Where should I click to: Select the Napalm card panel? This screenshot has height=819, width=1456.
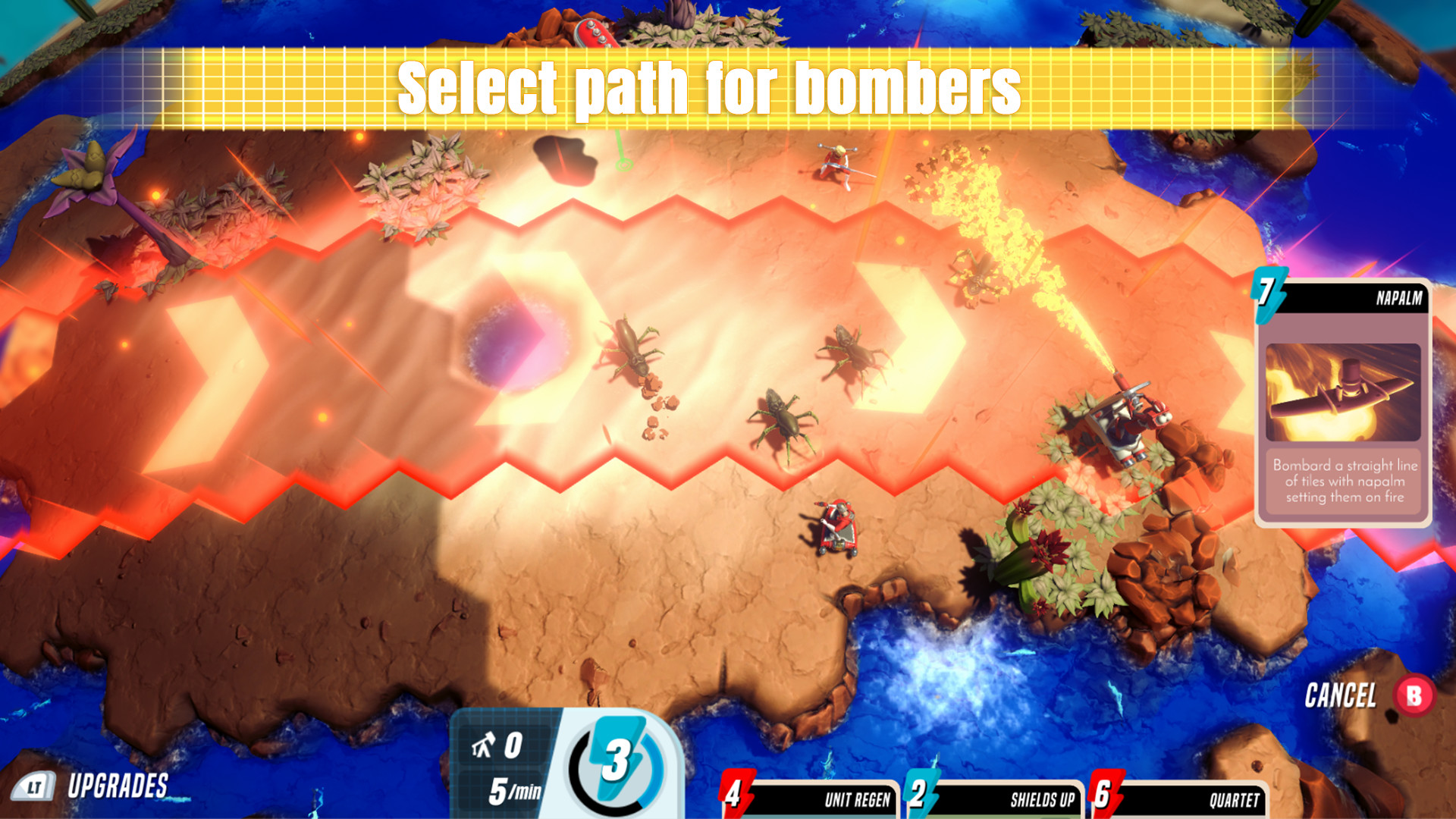click(x=1346, y=402)
